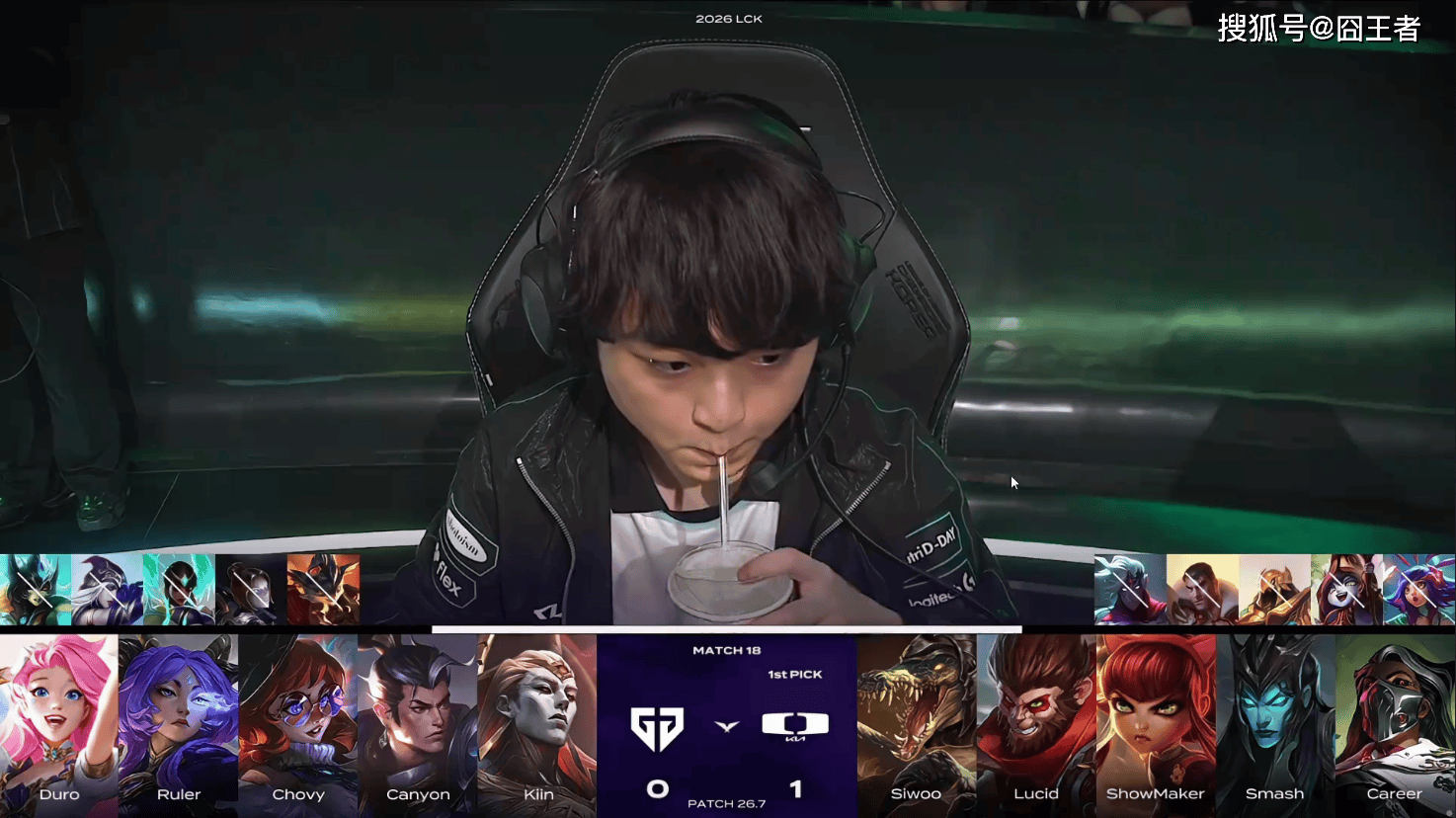Click the banned Ashe icon
The width and height of the screenshot is (1456, 818).
[x=107, y=590]
